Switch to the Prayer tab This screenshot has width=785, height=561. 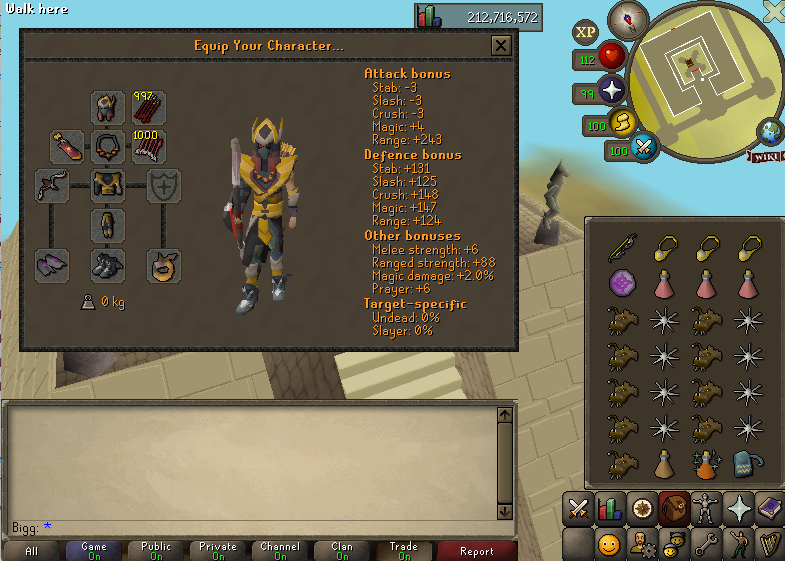(x=741, y=508)
